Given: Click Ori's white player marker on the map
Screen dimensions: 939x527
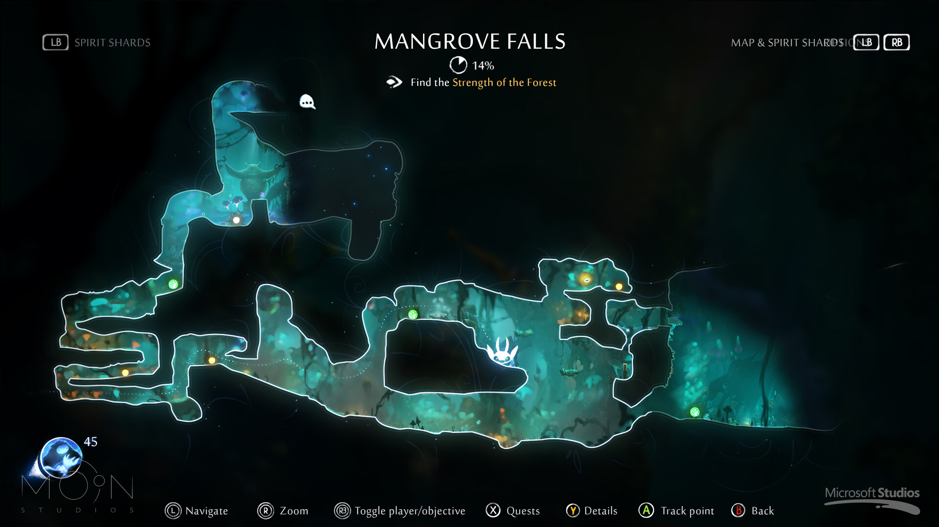Looking at the screenshot, I should pyautogui.click(x=502, y=351).
